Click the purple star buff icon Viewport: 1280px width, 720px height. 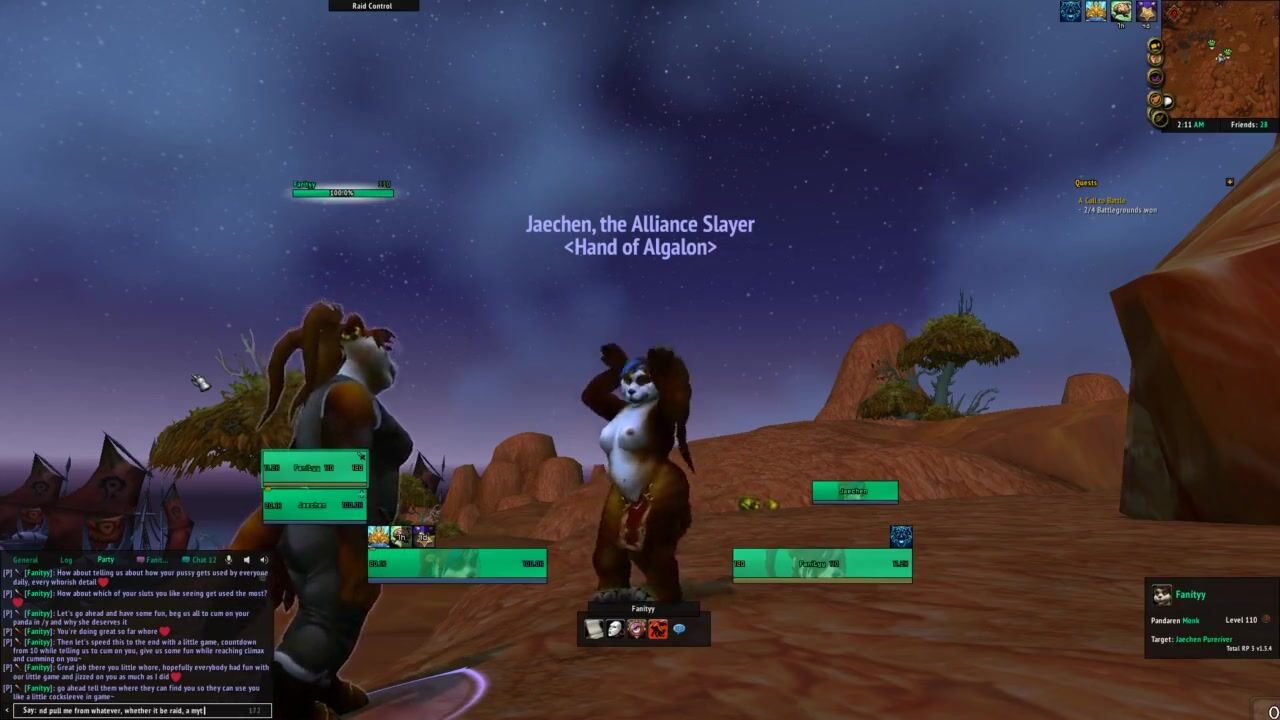coord(1146,11)
